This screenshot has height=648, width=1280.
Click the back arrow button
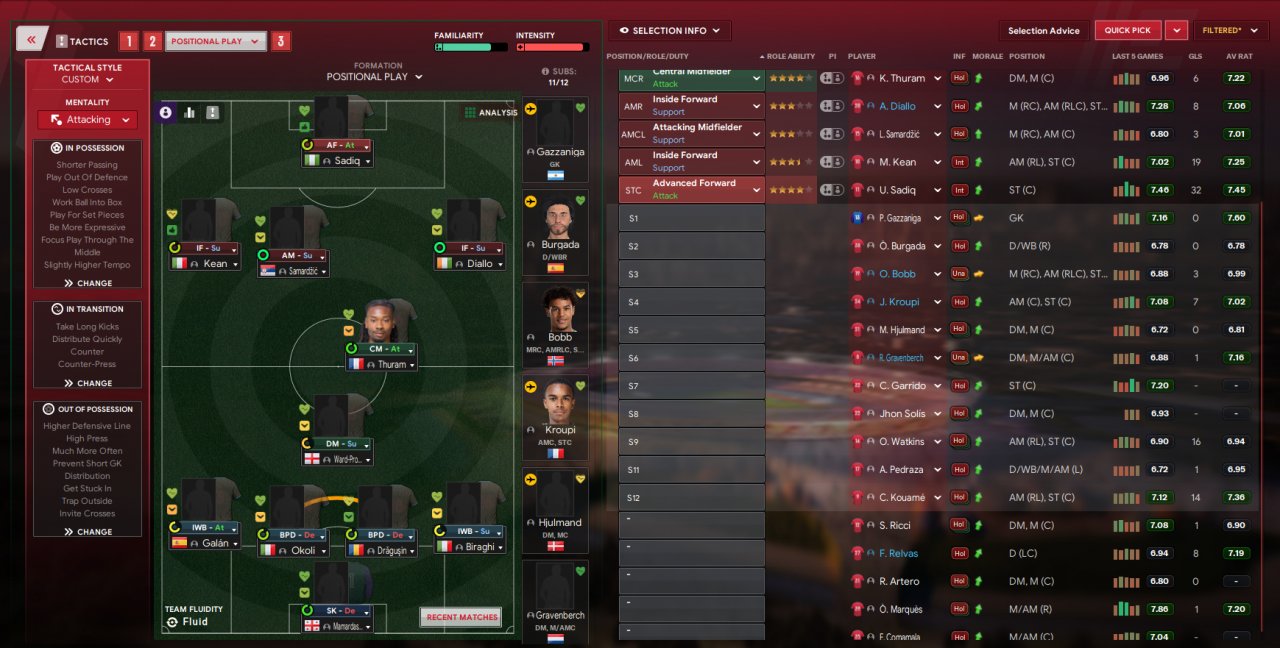click(31, 40)
